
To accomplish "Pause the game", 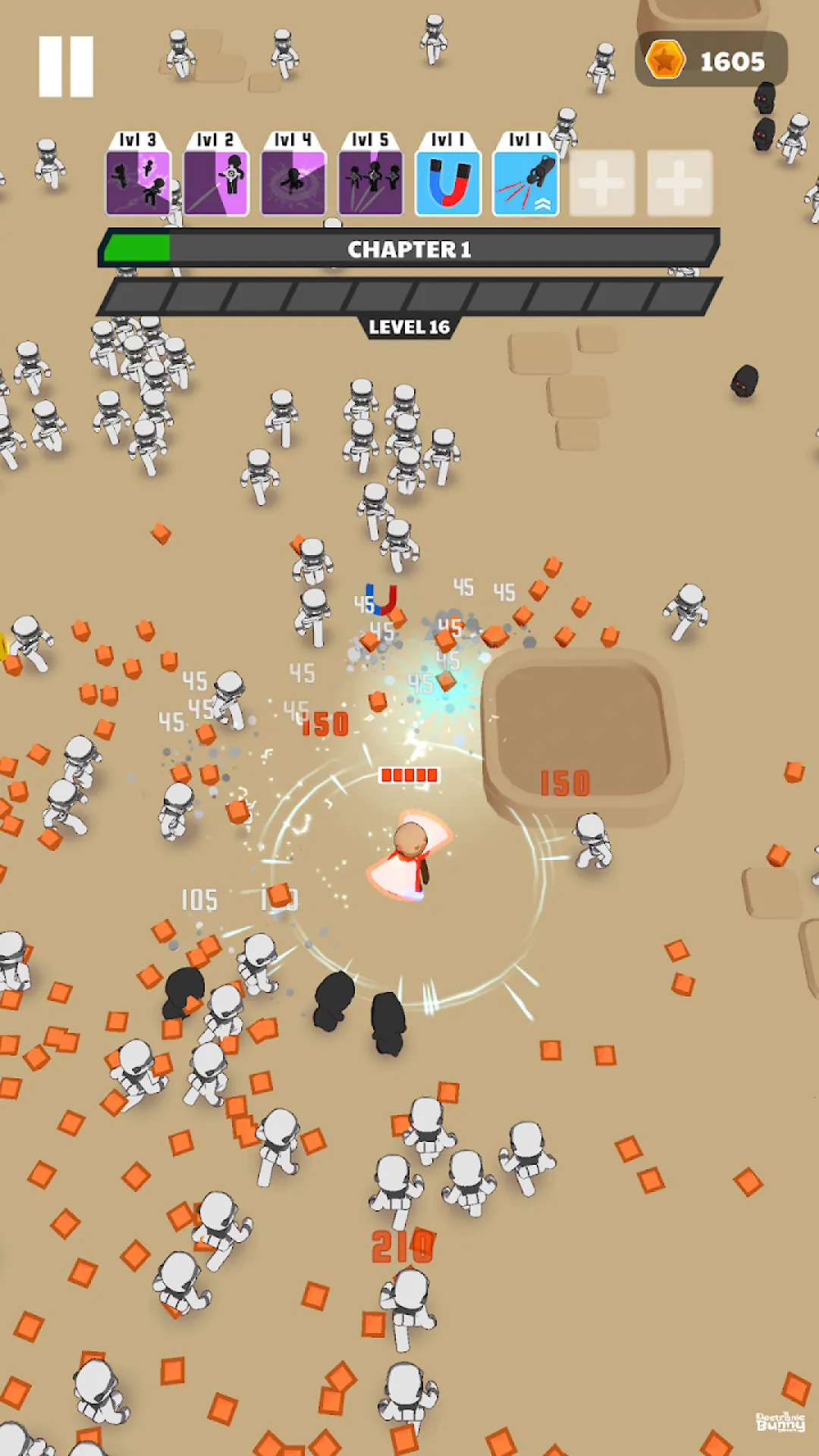I will coord(66,67).
